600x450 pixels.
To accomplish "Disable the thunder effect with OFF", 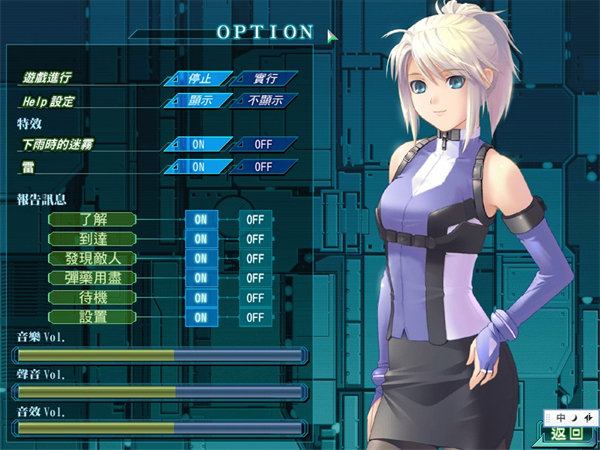I will [264, 166].
